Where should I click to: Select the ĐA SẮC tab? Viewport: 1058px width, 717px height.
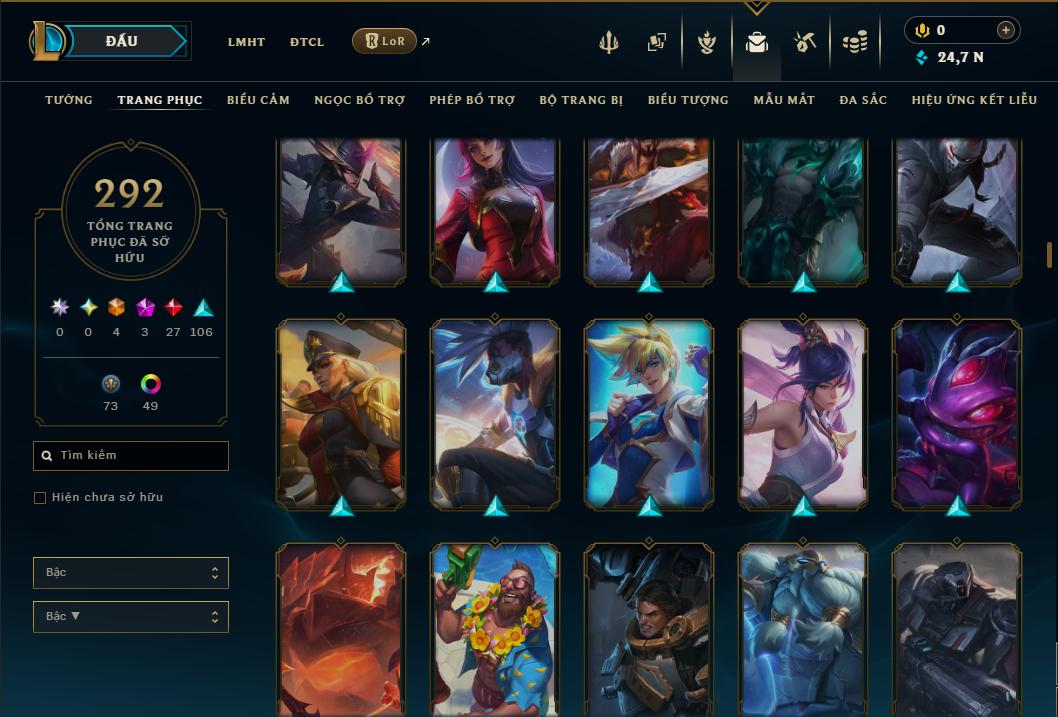tap(863, 100)
